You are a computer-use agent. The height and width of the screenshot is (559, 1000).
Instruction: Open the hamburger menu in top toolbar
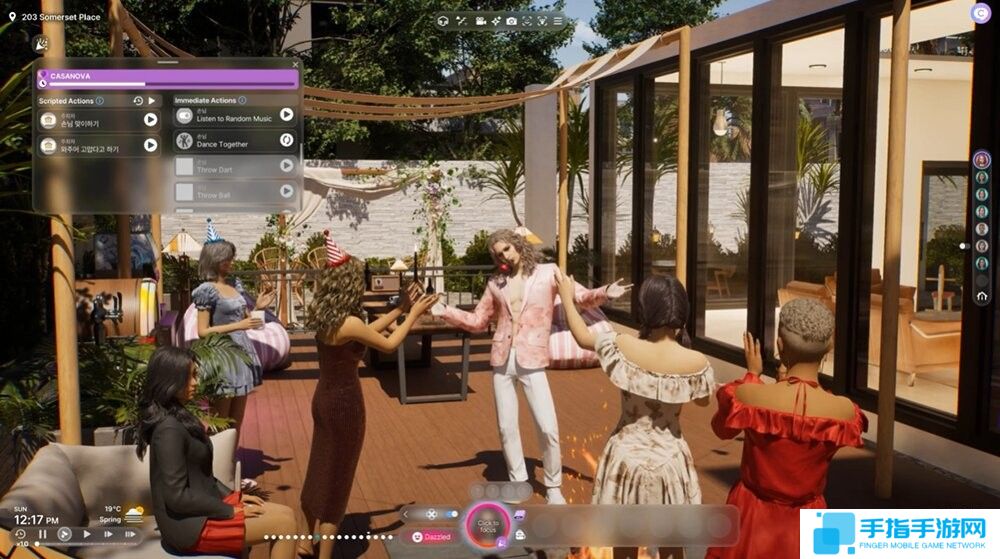click(557, 20)
